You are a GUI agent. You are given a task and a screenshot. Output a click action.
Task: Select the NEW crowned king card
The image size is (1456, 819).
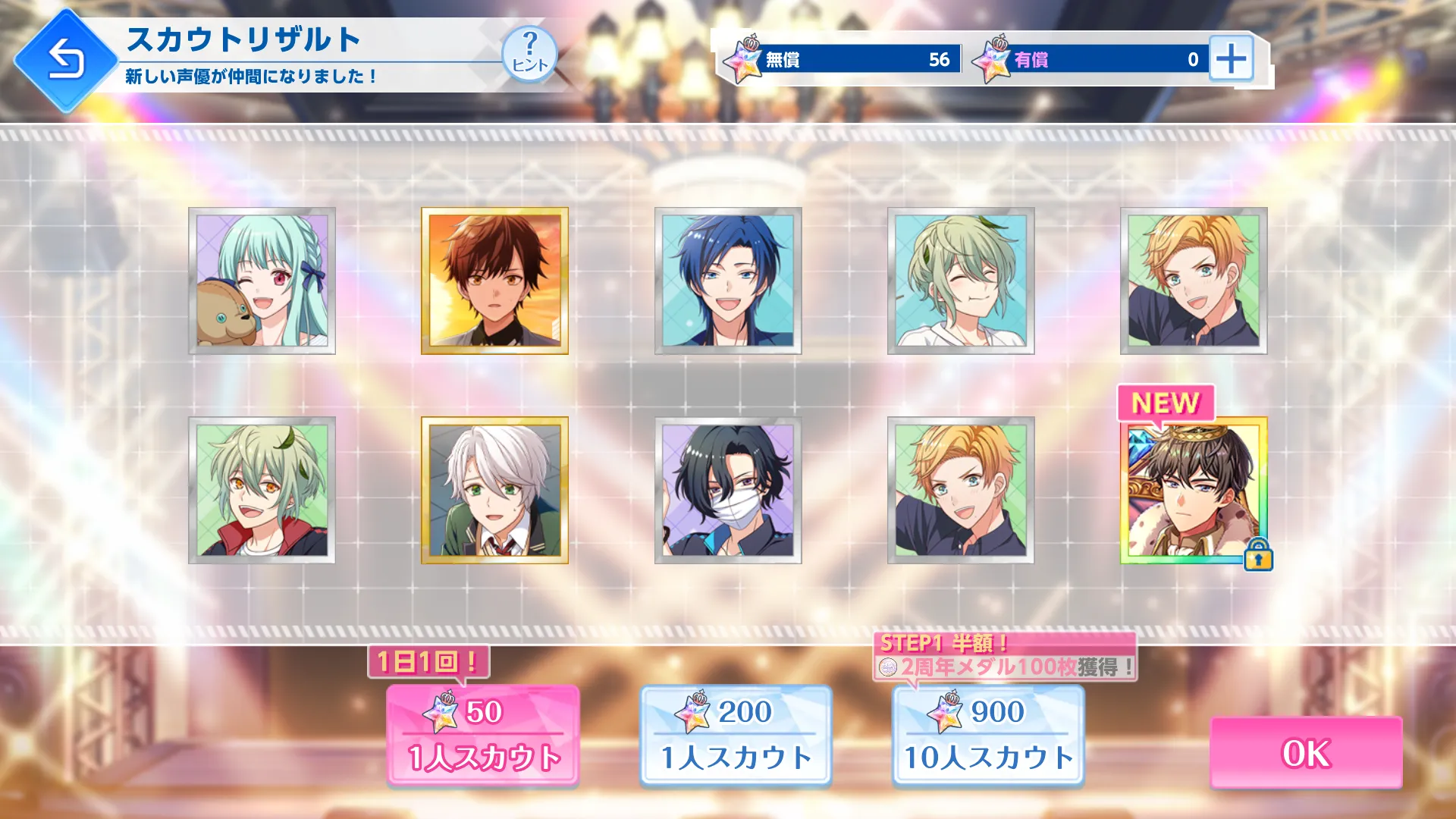[1194, 490]
